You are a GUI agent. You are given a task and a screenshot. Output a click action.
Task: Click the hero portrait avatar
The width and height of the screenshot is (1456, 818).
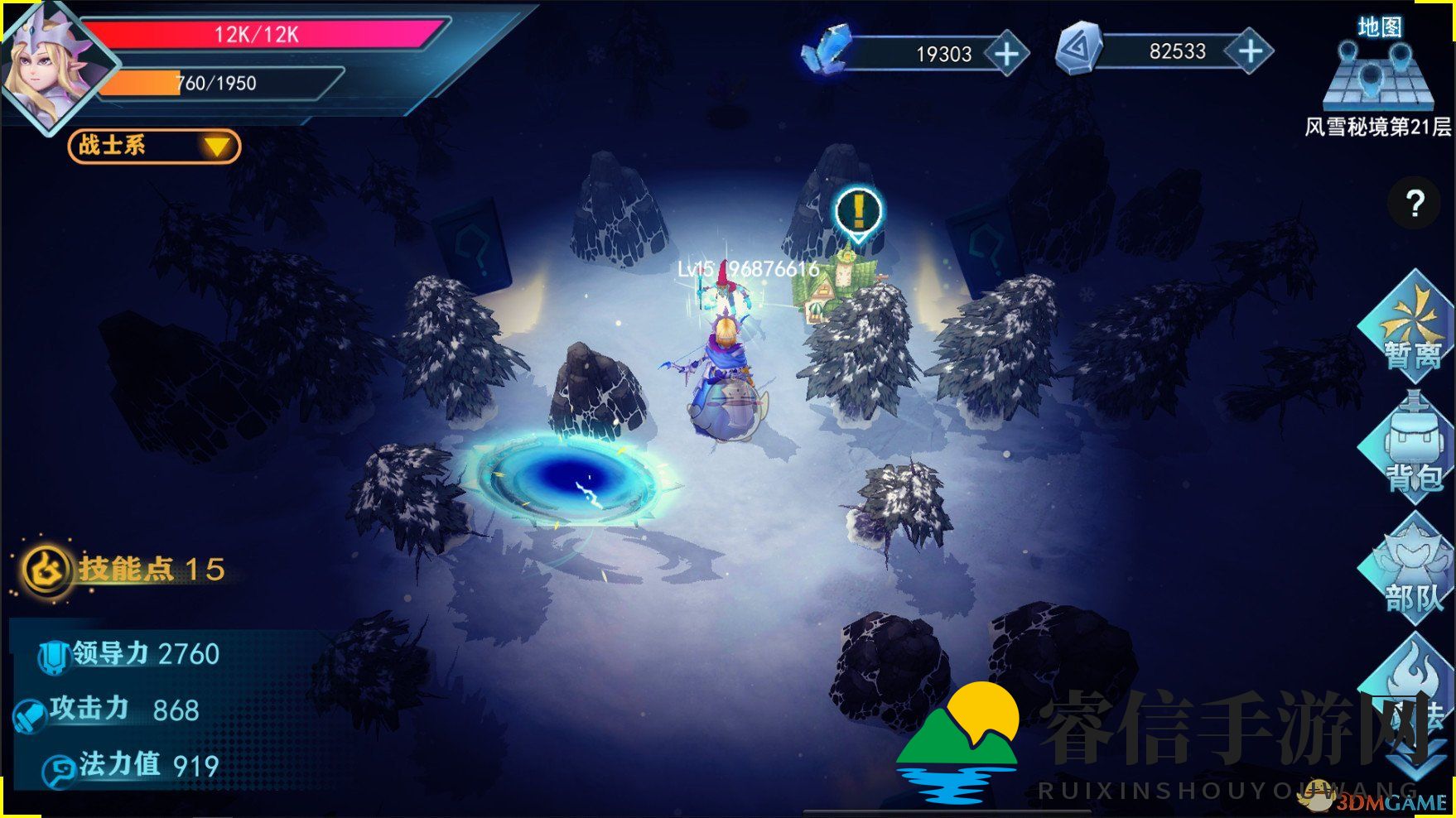click(50, 68)
